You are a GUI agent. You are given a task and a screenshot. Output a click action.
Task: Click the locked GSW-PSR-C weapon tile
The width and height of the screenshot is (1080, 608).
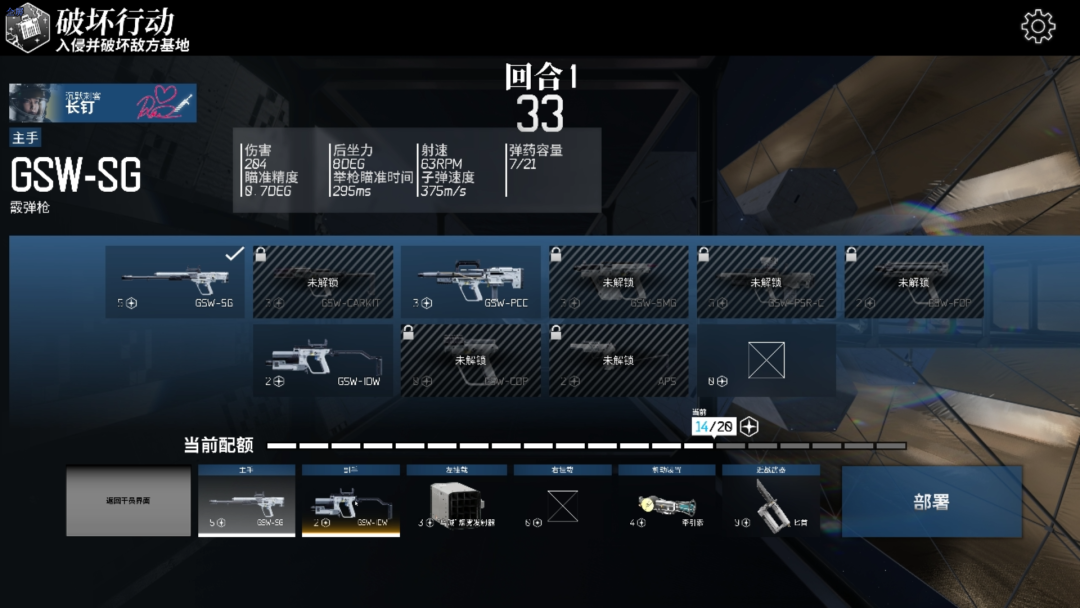pos(766,282)
